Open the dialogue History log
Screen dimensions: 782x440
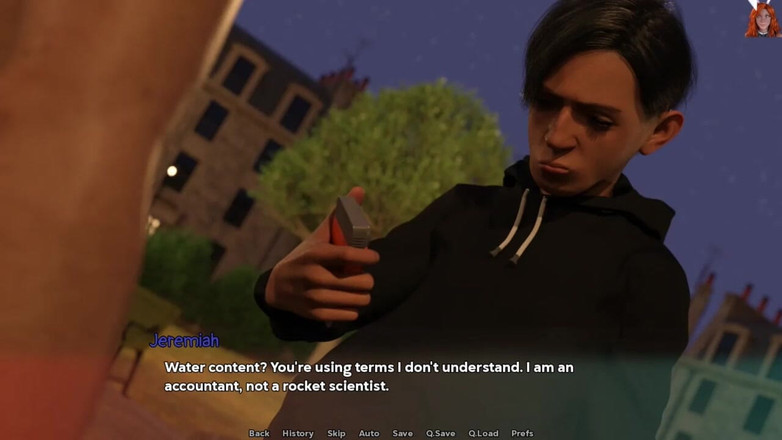(298, 433)
